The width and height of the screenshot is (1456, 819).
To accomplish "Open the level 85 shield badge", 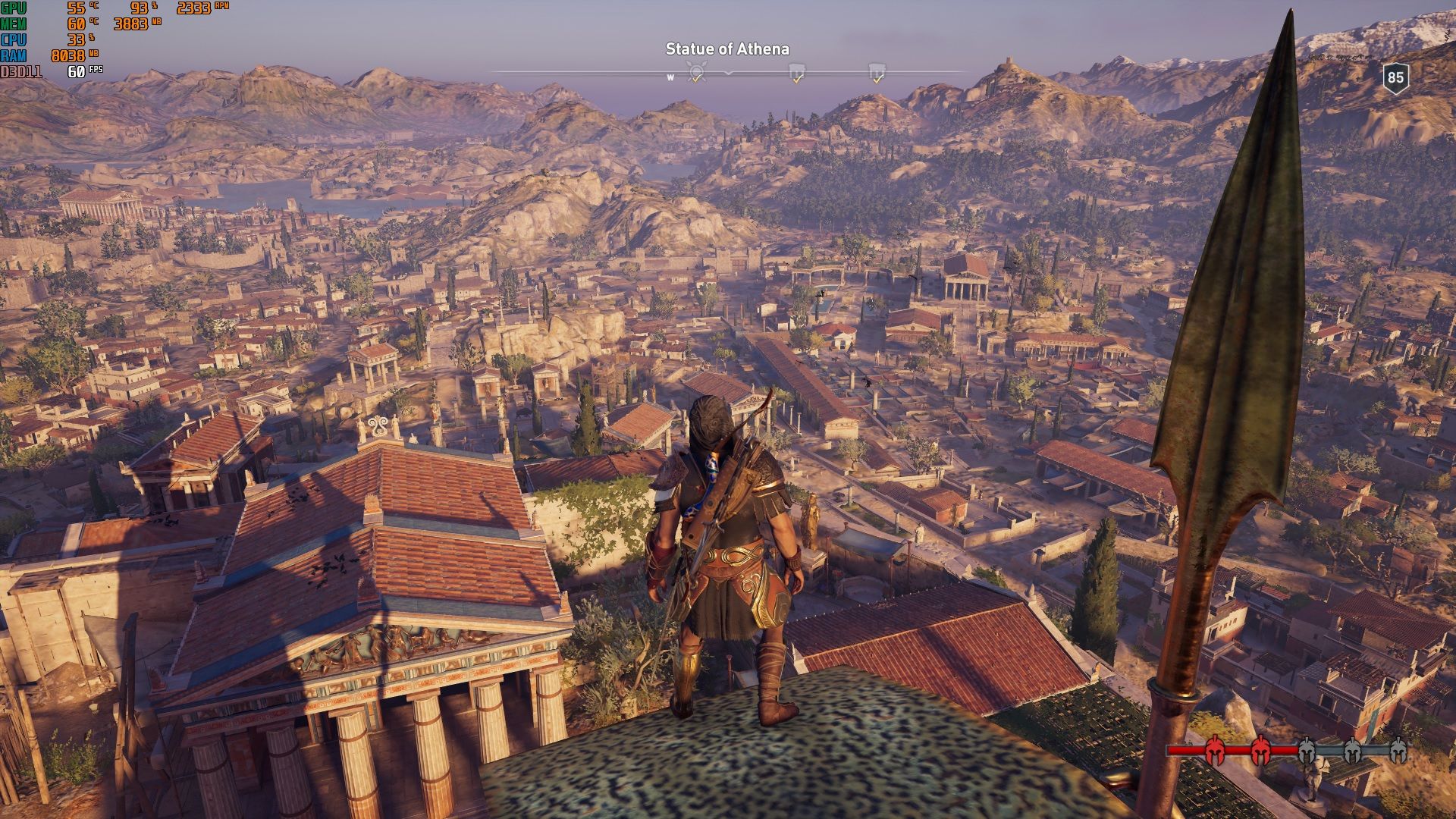I will pos(1395,77).
